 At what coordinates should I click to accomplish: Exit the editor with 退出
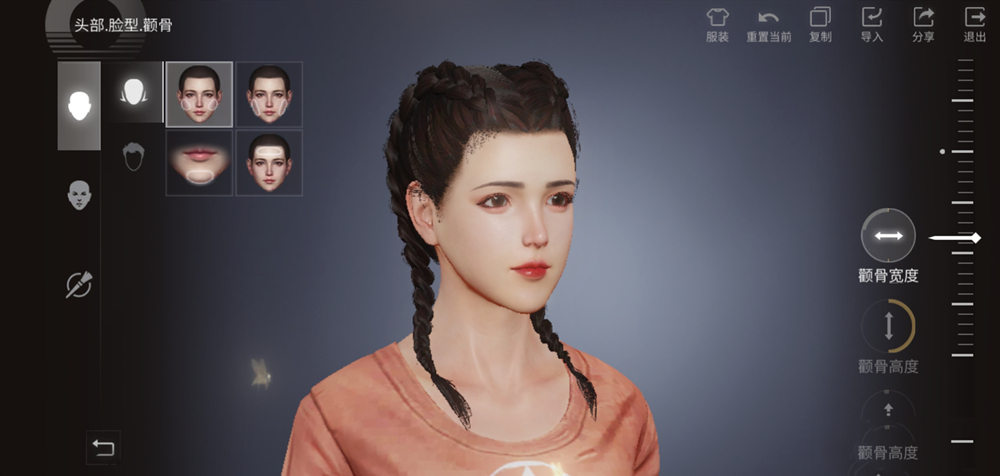coord(974,23)
